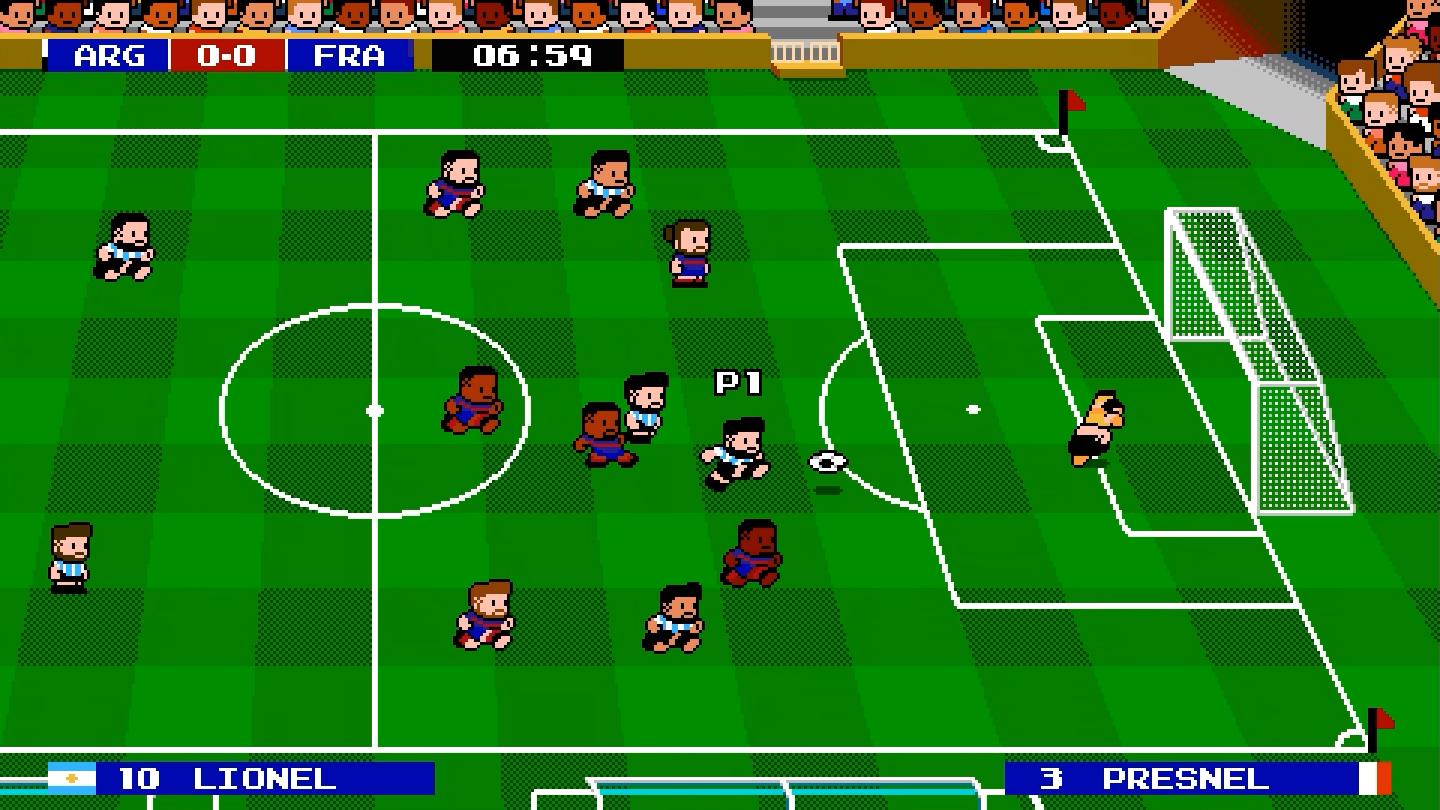
Task: Click the ARG label on the scoreboard
Action: click(106, 56)
